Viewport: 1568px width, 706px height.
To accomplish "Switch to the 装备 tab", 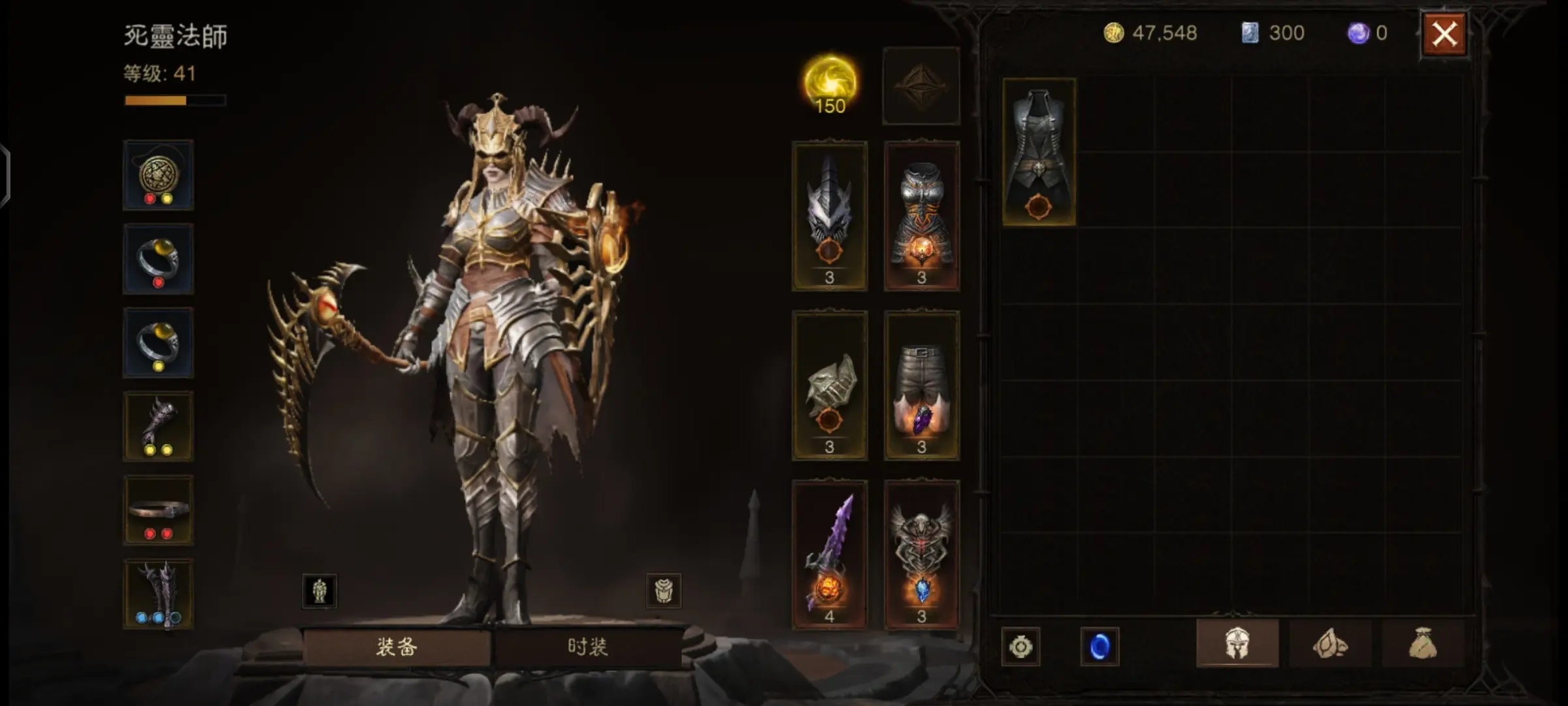I will (397, 647).
